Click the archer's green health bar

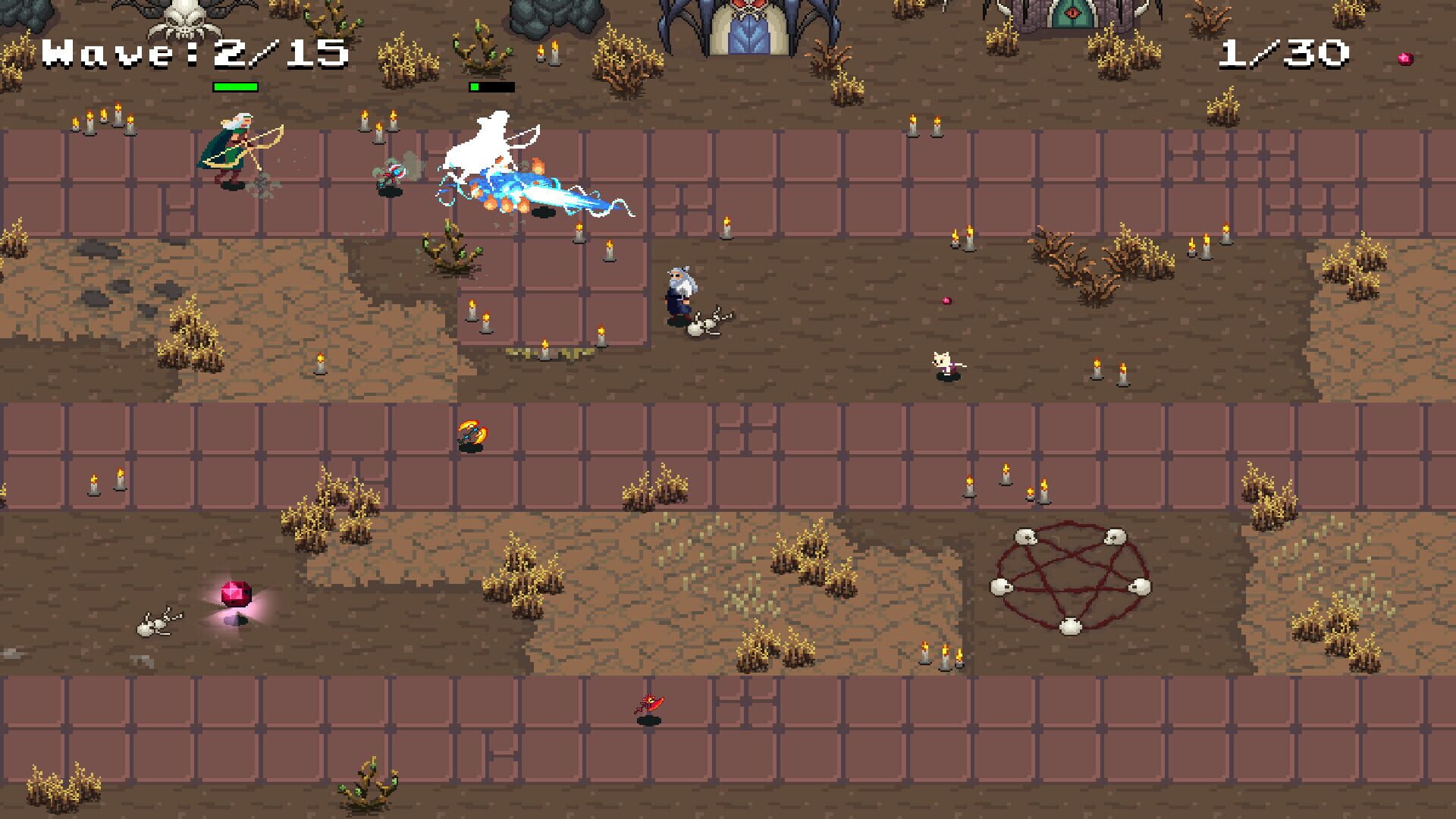236,86
